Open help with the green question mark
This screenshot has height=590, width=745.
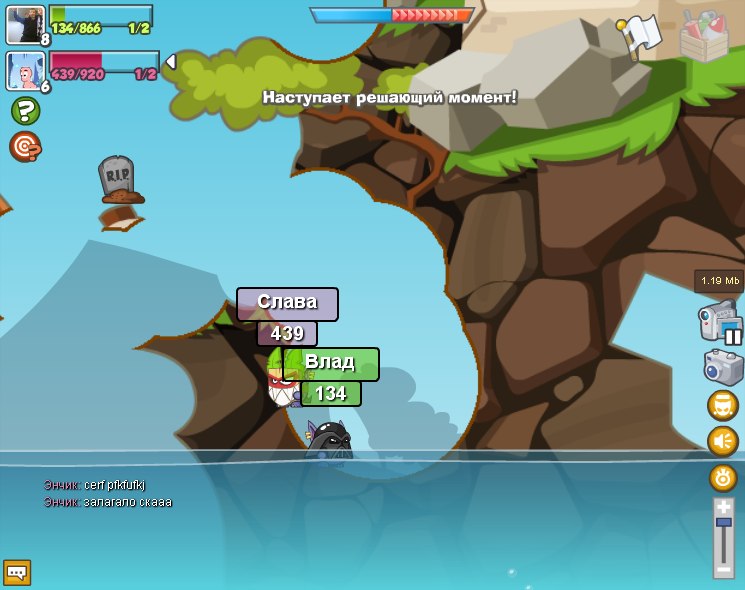point(25,111)
